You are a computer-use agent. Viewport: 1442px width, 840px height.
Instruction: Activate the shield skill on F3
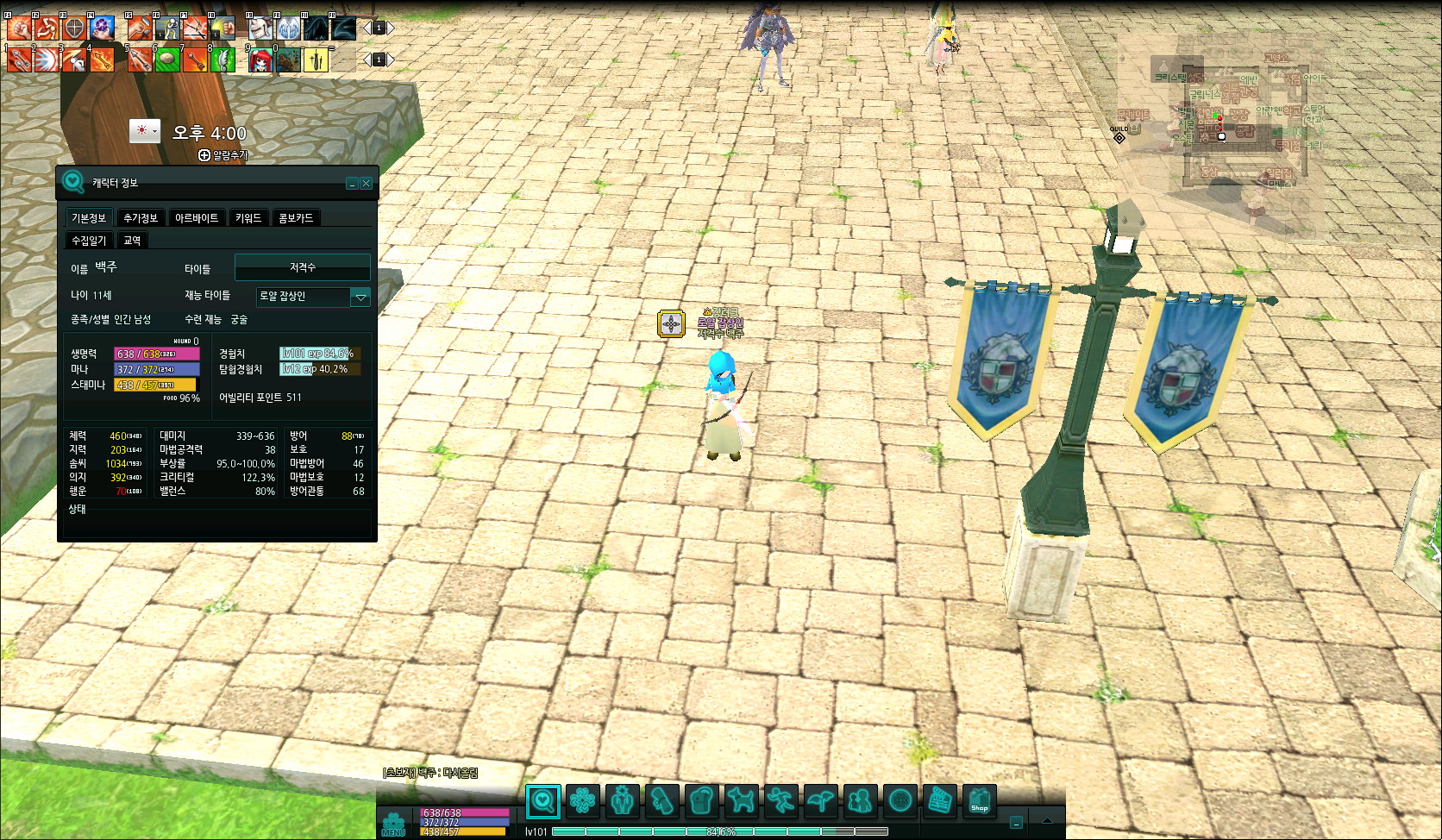pos(74,28)
